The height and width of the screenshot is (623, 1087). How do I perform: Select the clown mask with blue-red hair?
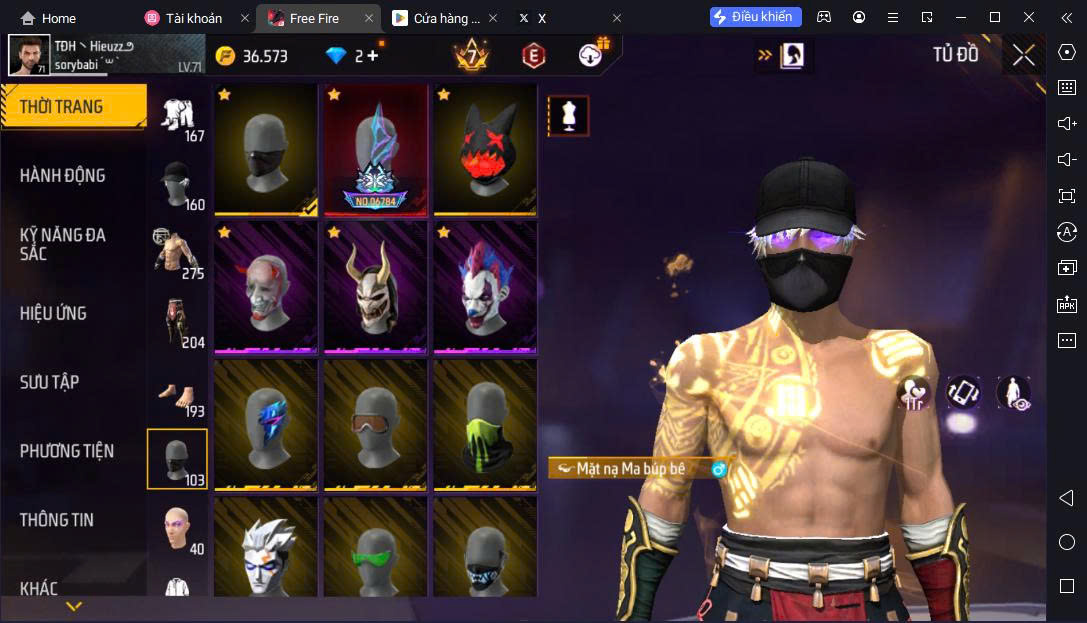tap(485, 287)
